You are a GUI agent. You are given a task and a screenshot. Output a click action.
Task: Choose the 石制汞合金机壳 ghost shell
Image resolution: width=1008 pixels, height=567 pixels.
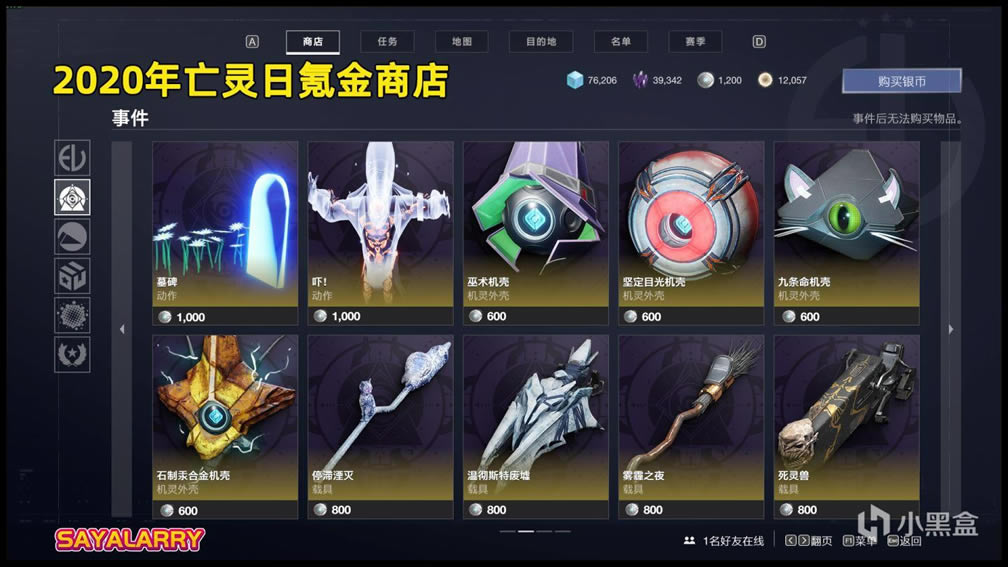click(225, 426)
